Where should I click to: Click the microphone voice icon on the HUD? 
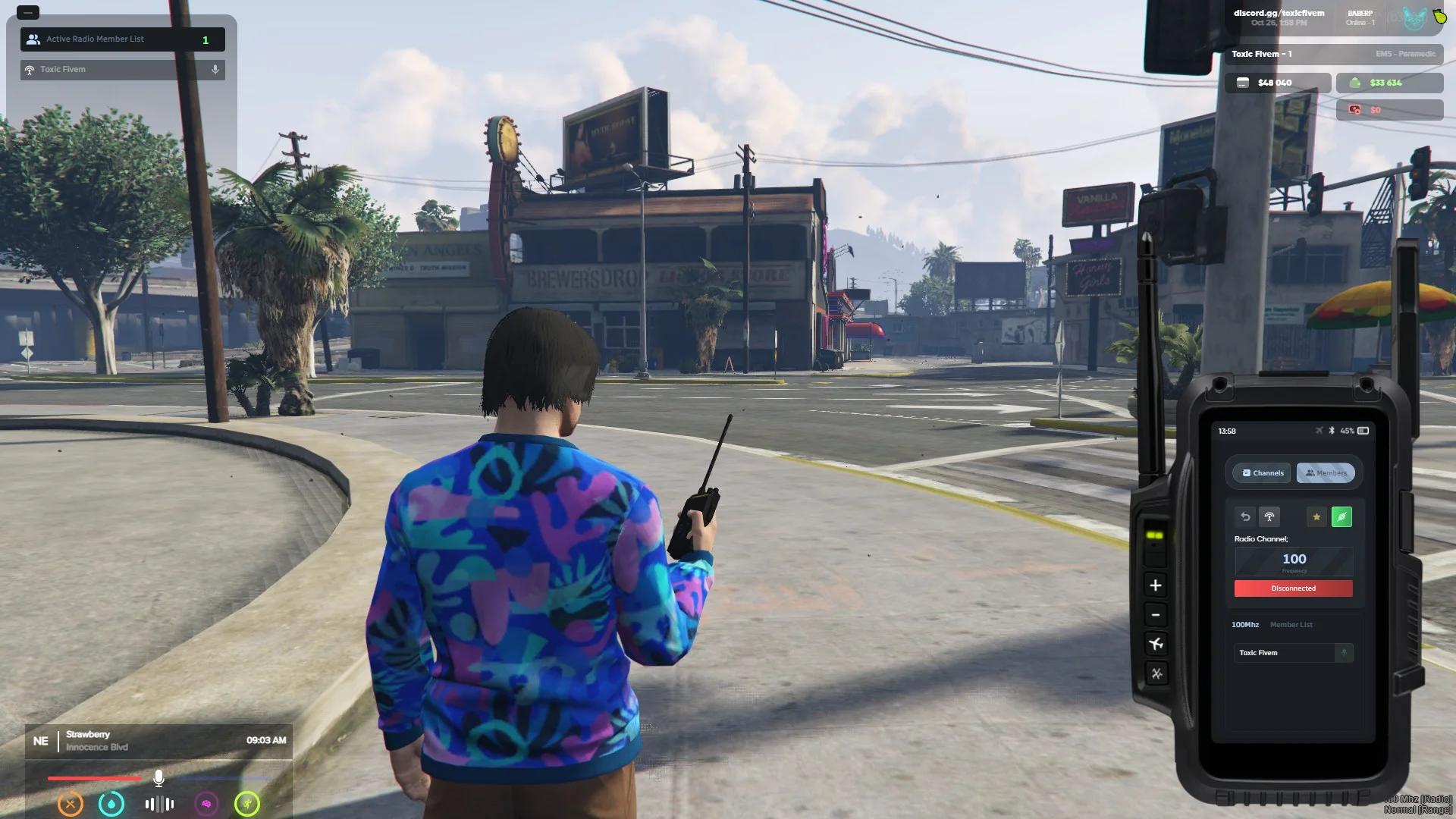point(158,778)
